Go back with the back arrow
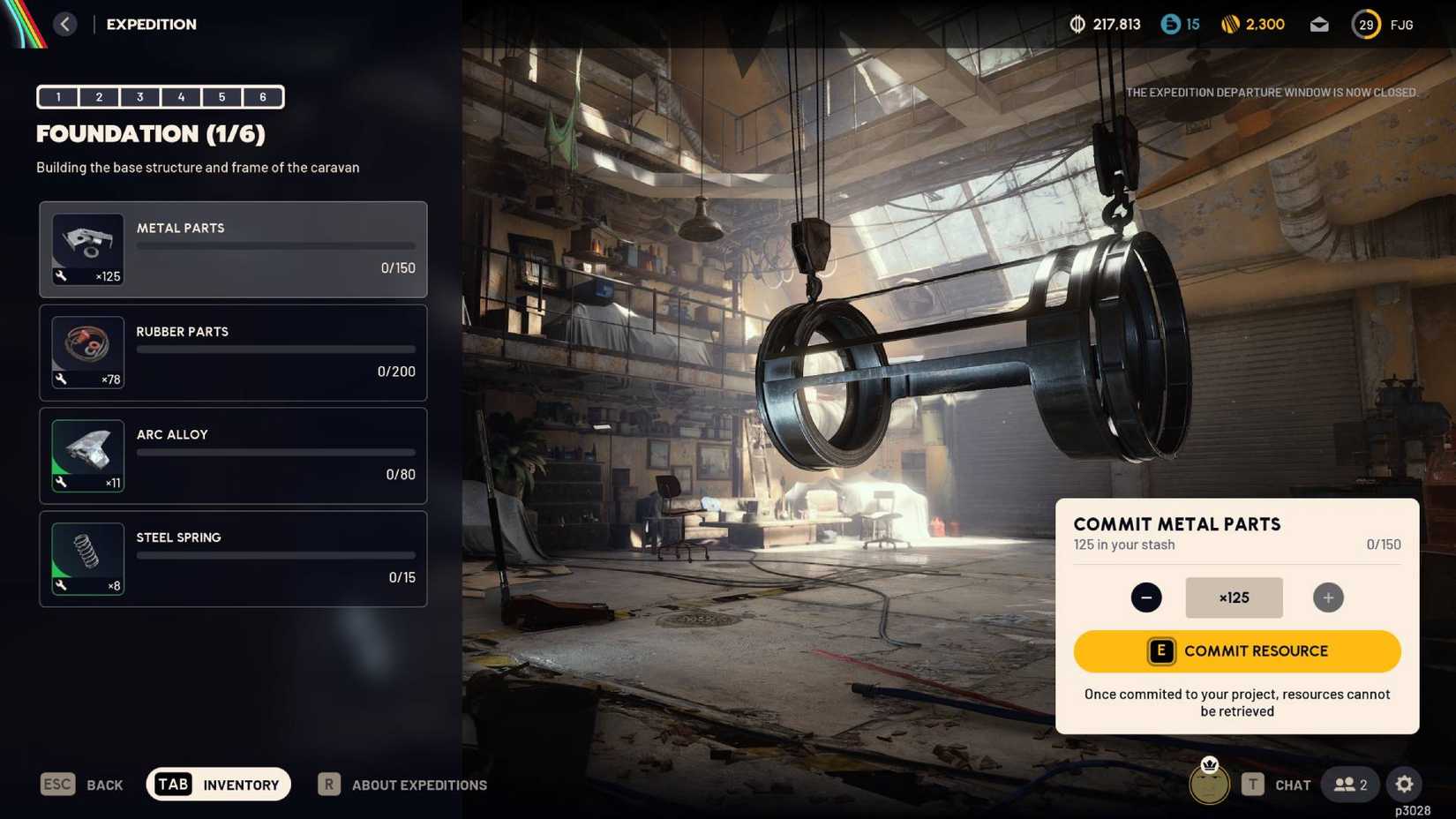Viewport: 1456px width, 819px height. click(64, 24)
